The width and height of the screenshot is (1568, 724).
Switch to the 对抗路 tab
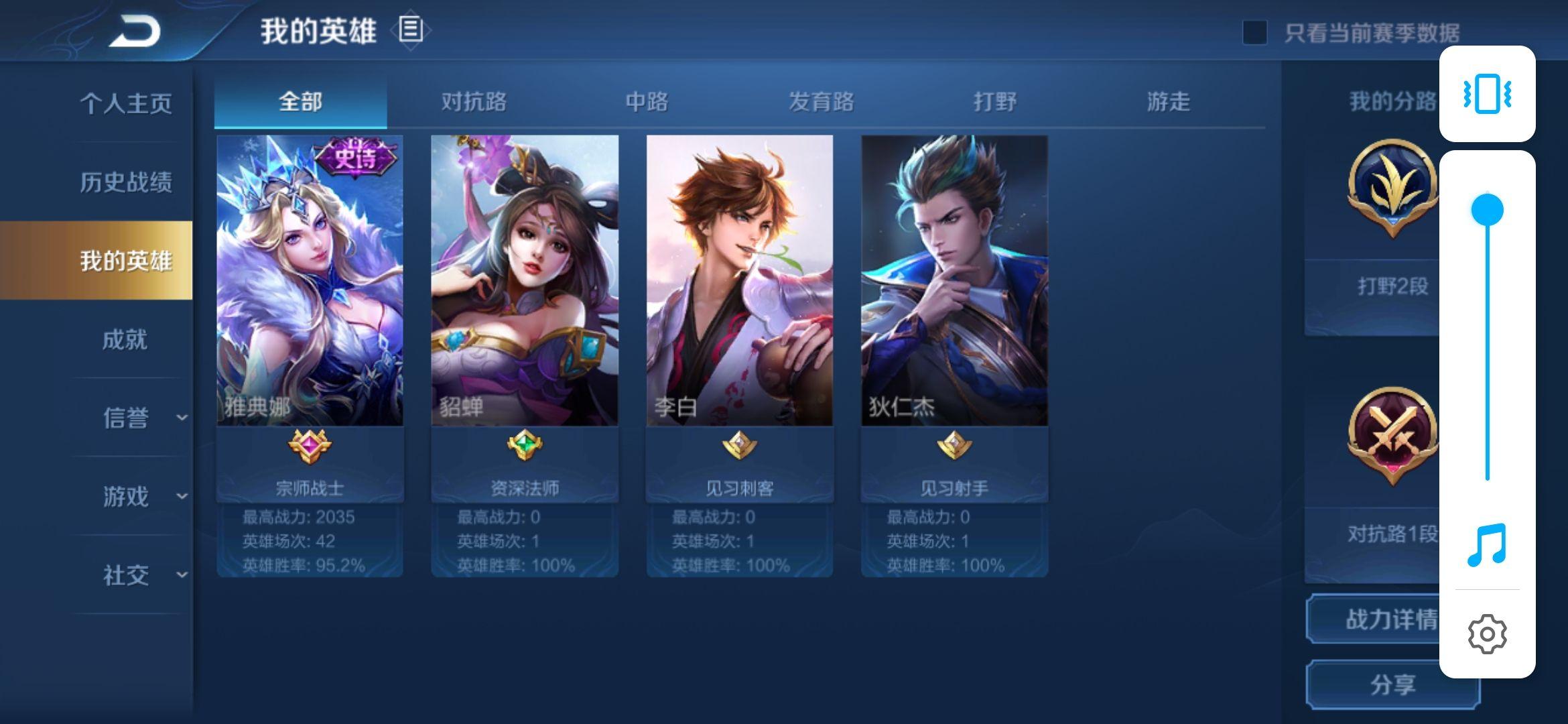click(474, 102)
